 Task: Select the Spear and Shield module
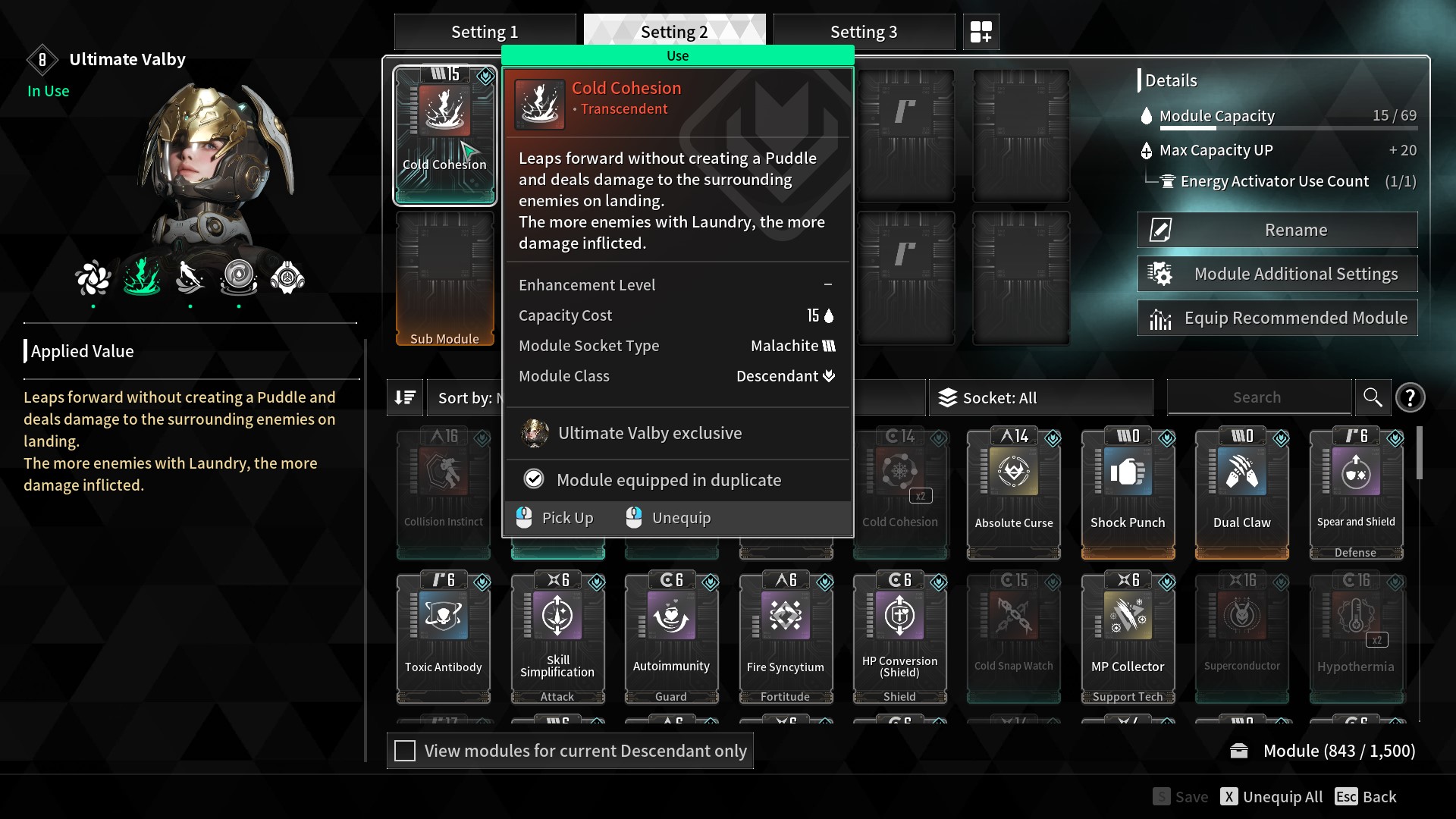pos(1355,485)
